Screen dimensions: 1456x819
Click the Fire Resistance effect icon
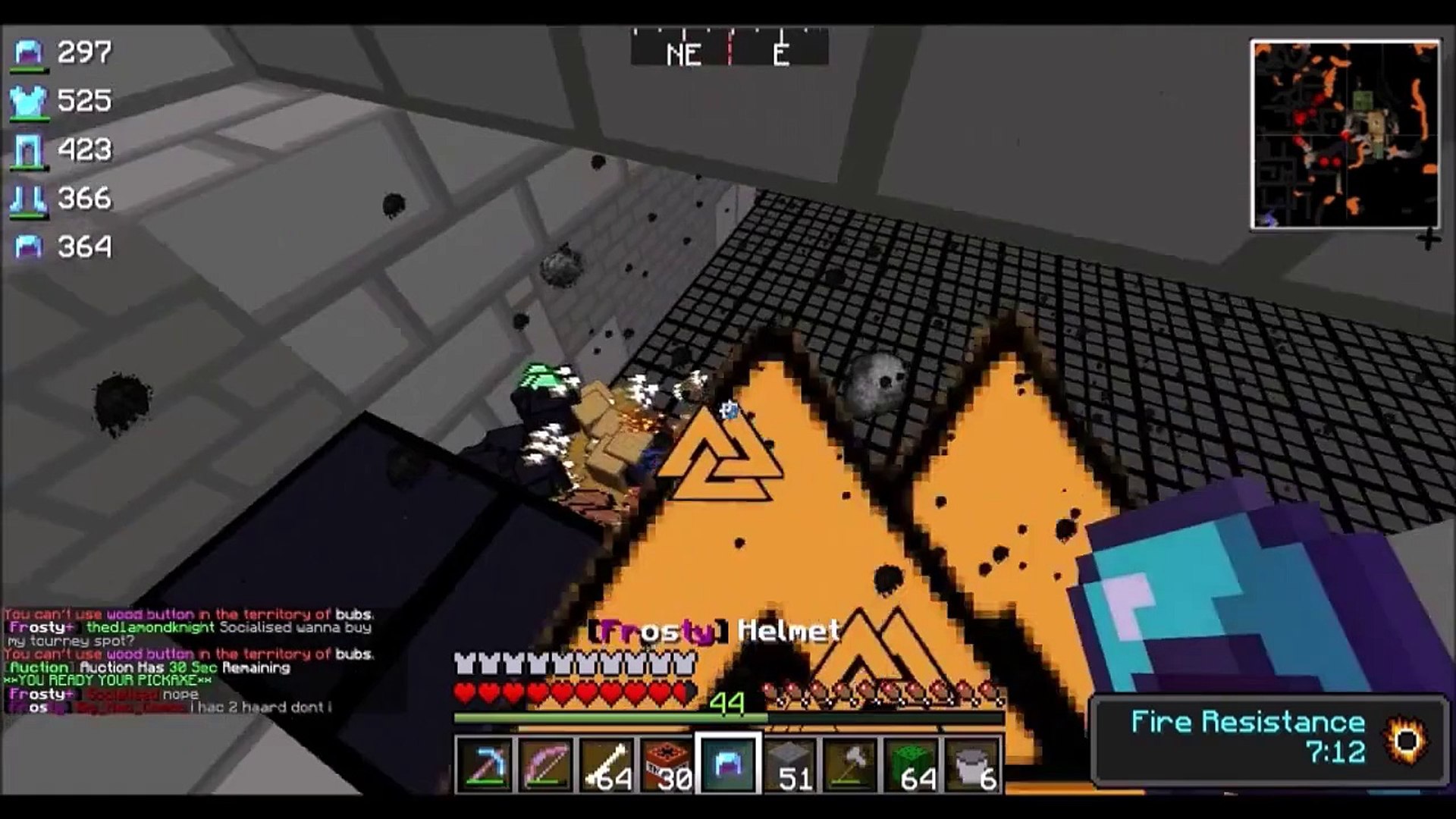pyautogui.click(x=1407, y=738)
